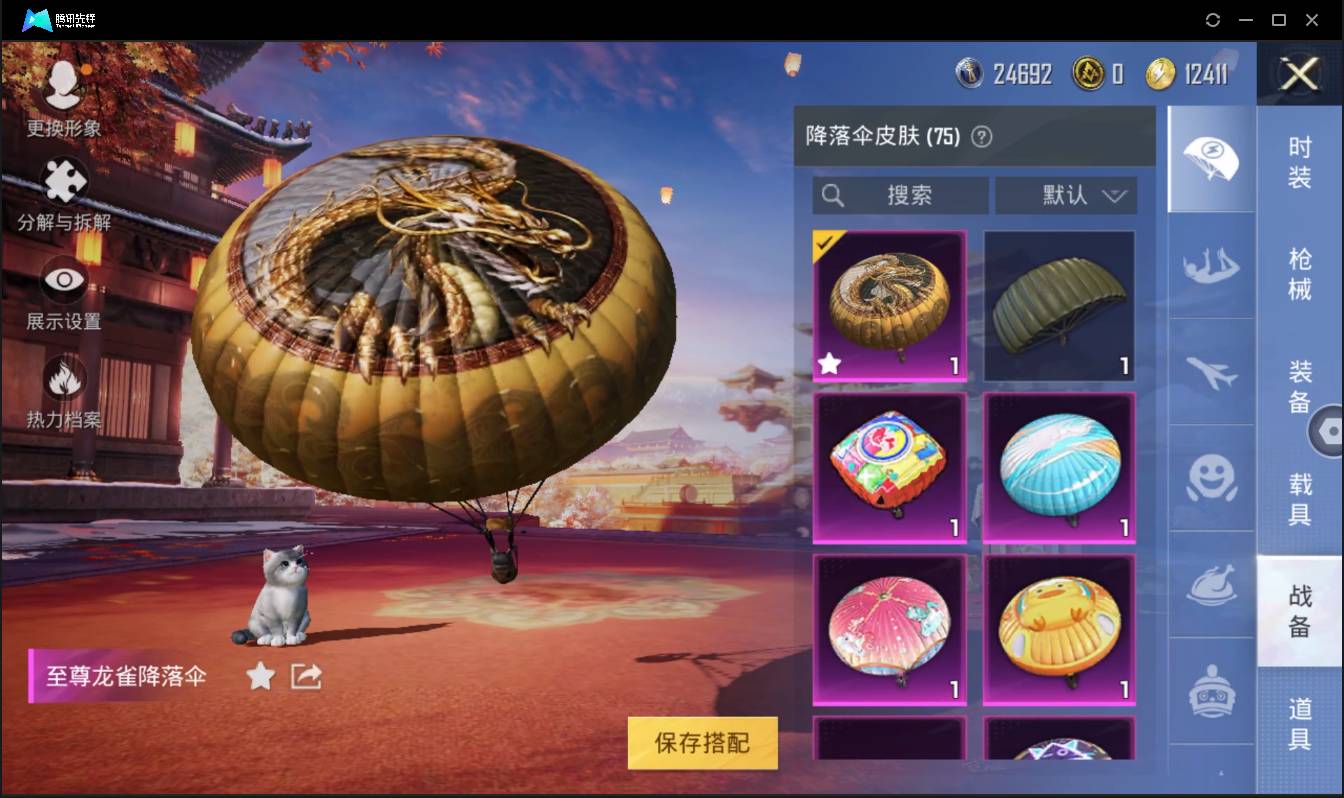Expand the search input field
Viewport: 1344px width, 798px height.
click(900, 195)
